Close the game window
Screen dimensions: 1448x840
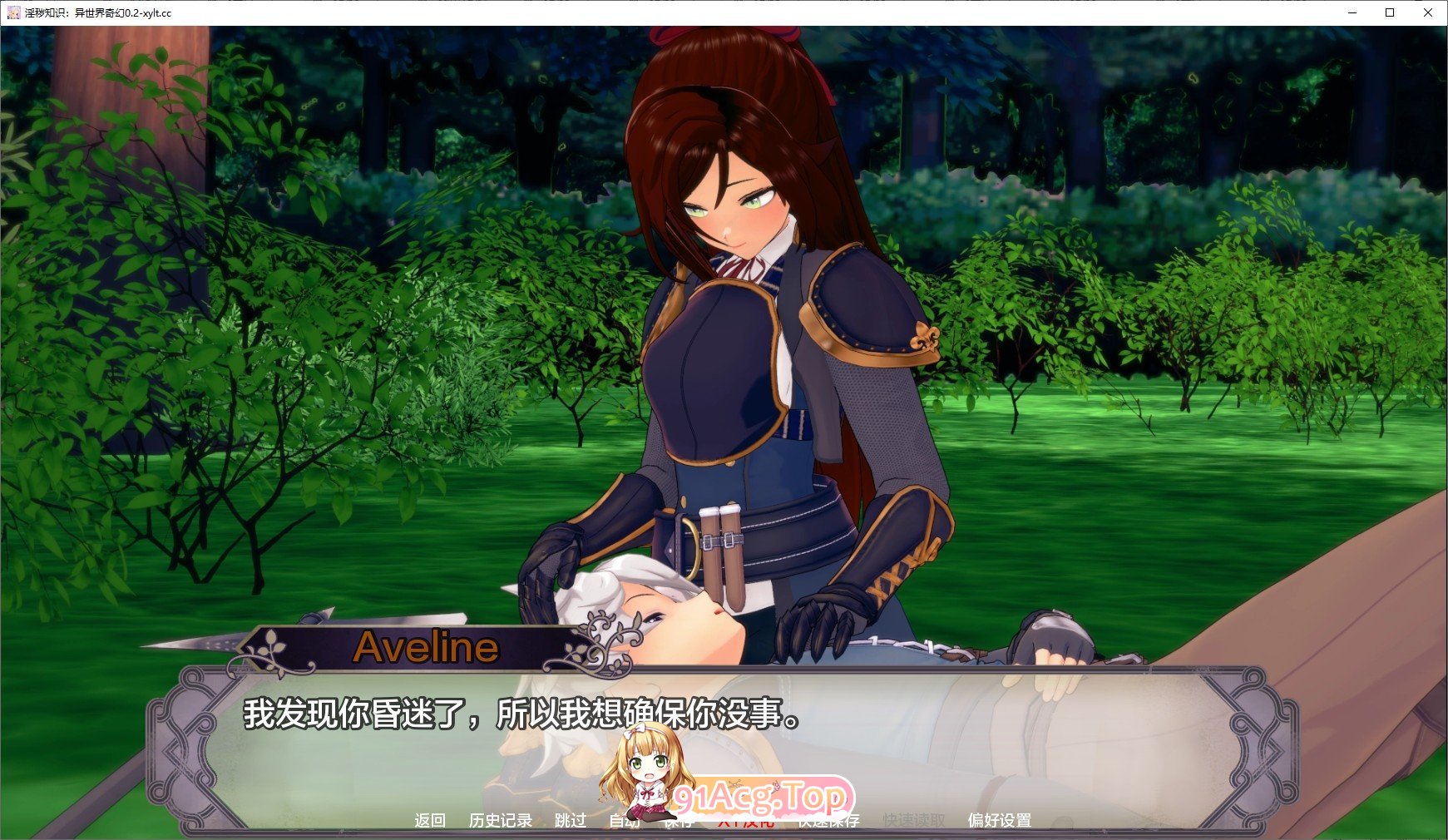1428,12
